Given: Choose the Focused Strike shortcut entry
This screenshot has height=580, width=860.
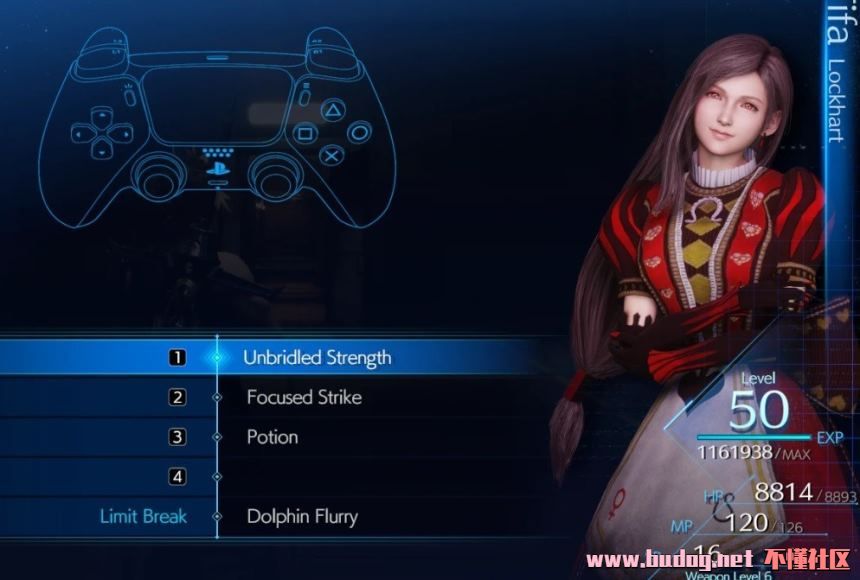Looking at the screenshot, I should coord(304,397).
